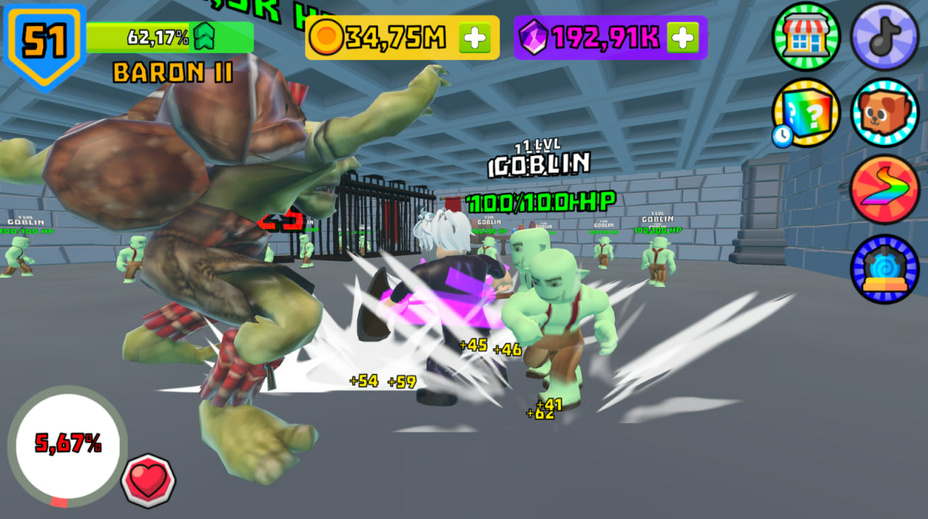The width and height of the screenshot is (928, 519).
Task: Tap the red heart button
Action: (148, 480)
